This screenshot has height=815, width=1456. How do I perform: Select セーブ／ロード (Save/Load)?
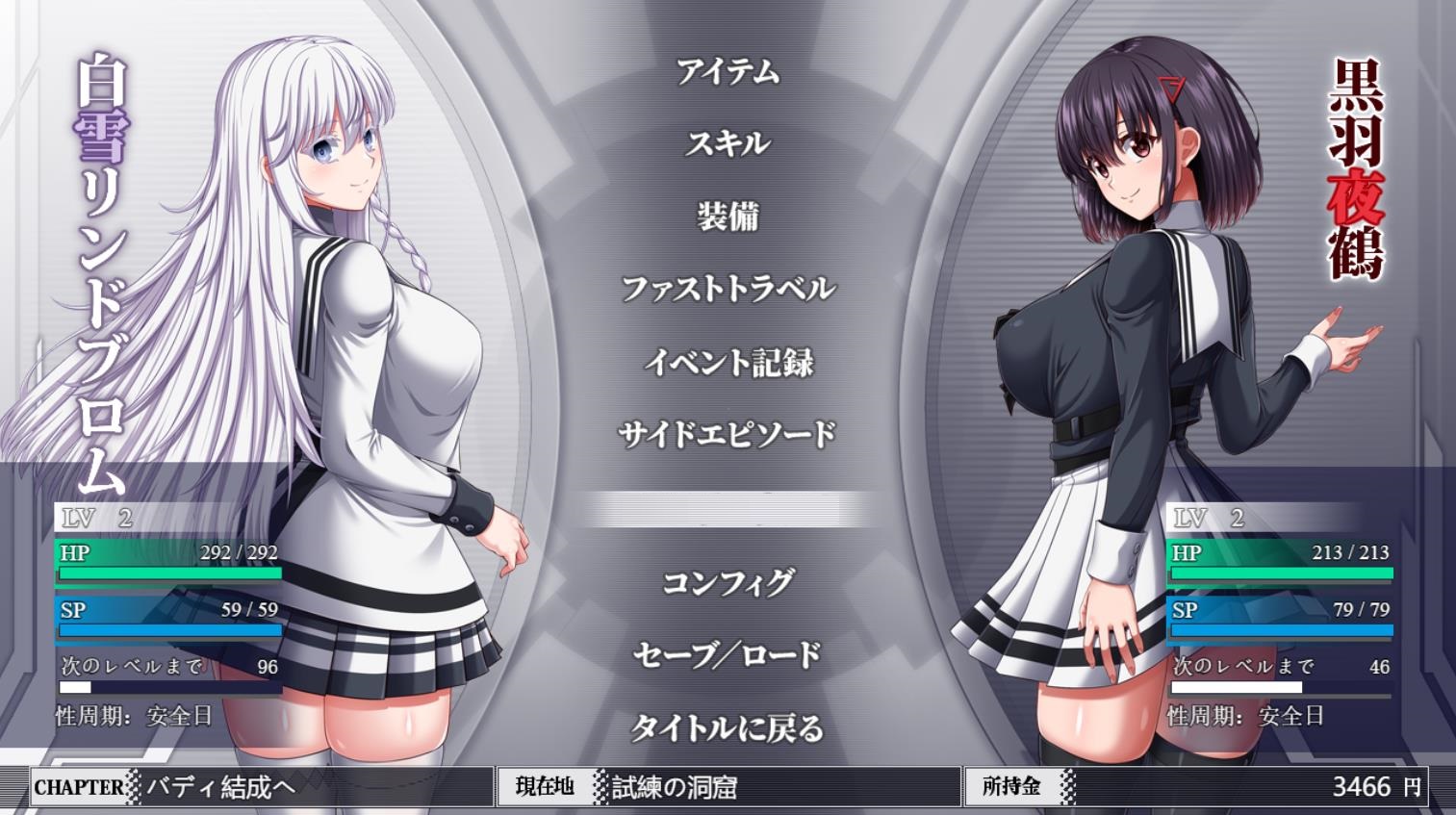(x=728, y=654)
